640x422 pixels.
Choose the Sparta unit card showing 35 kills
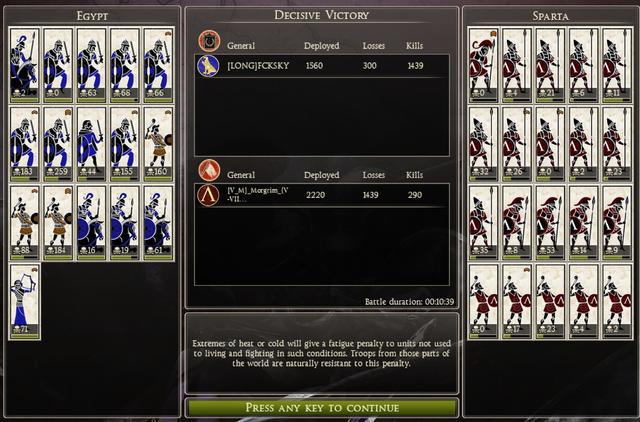coord(484,220)
